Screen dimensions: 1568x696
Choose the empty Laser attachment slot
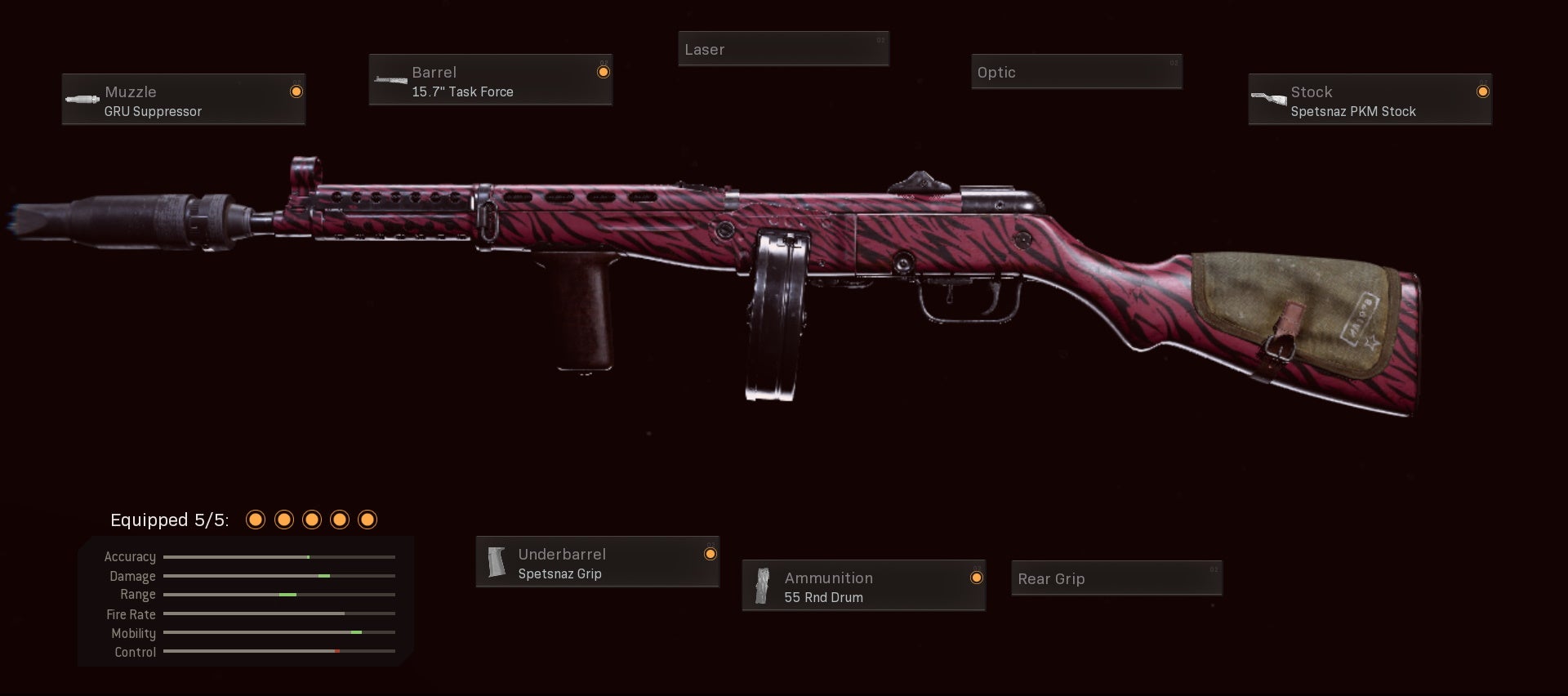coord(783,49)
